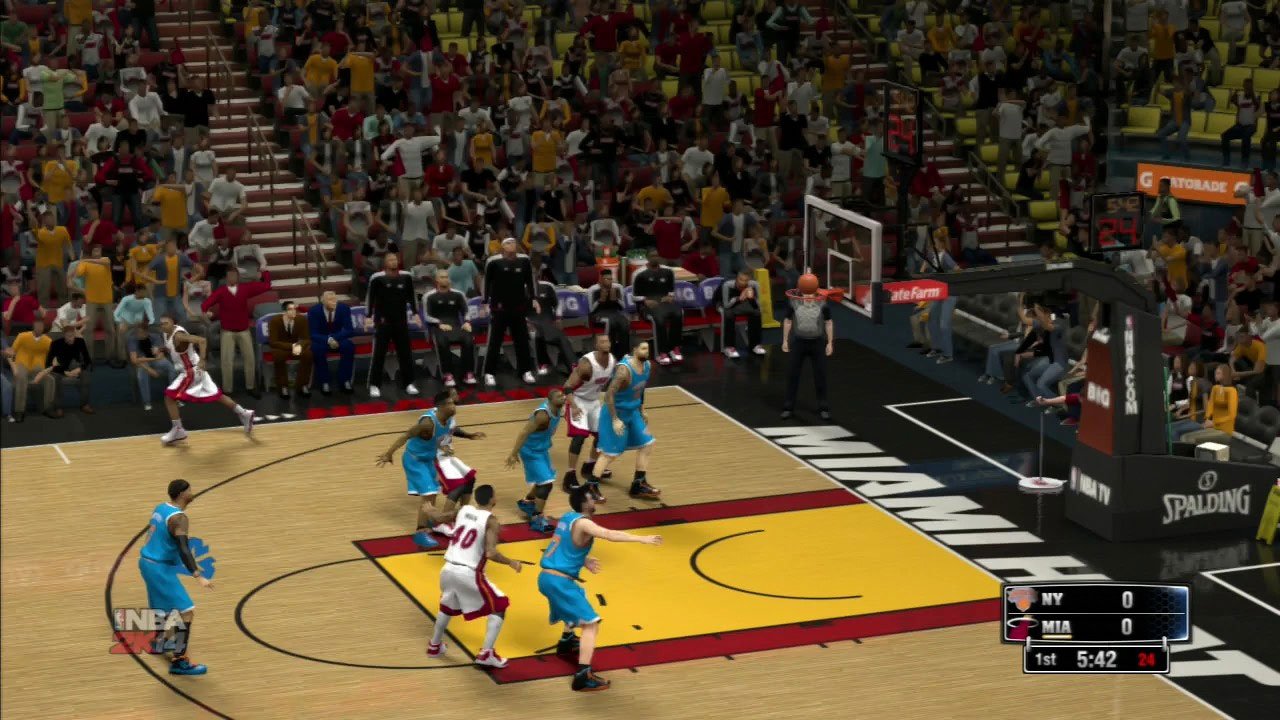This screenshot has width=1280, height=720.
Task: Toggle the red shot clock display above backboard
Action: tap(1120, 231)
